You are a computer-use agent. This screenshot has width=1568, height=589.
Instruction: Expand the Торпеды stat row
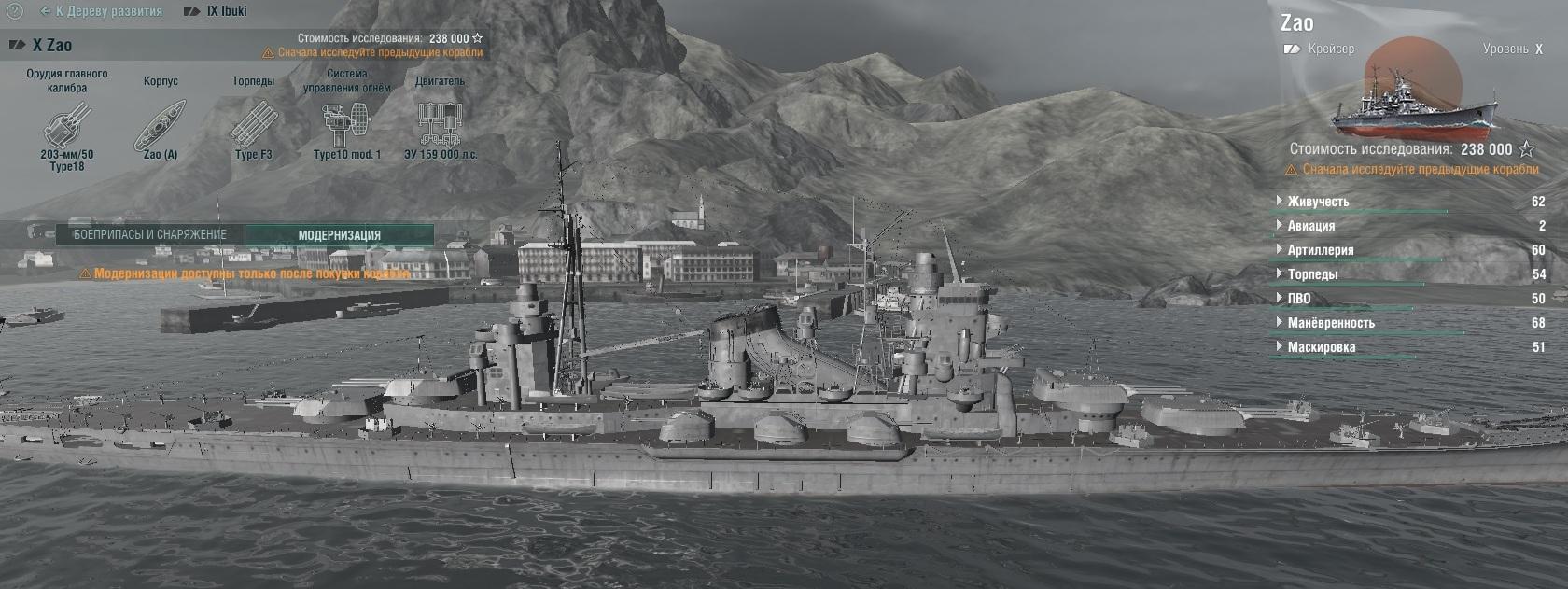[1312, 274]
